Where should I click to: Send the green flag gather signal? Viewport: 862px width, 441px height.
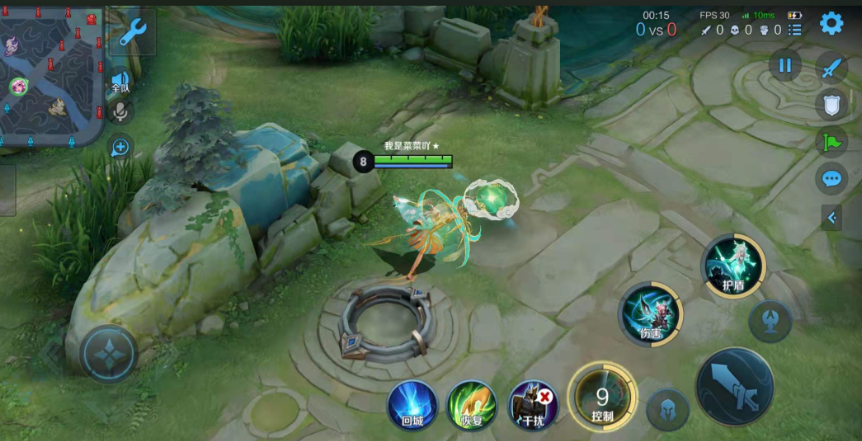(x=832, y=142)
